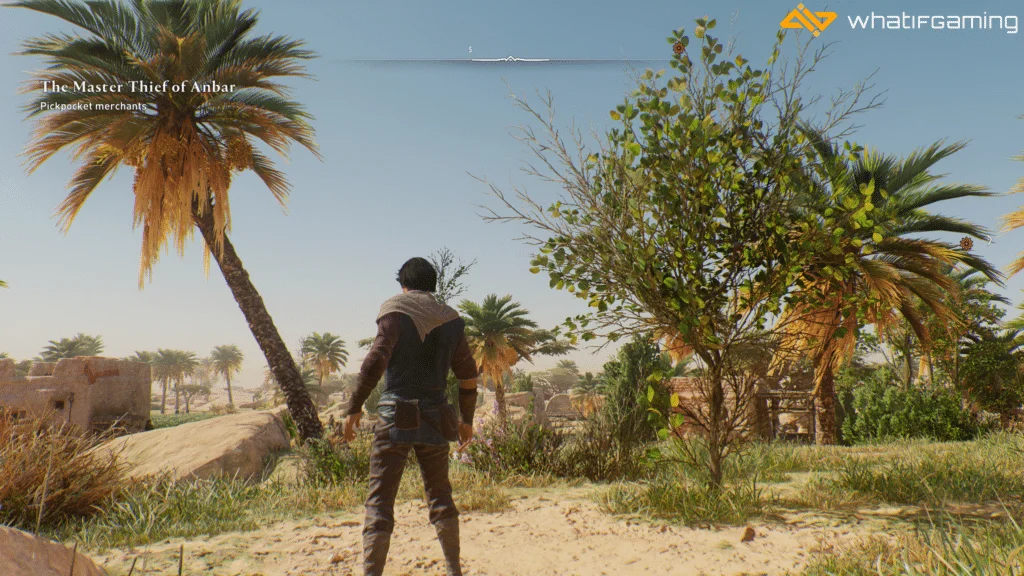Open The Master Thief of Anbar quest tracker
This screenshot has height=576, width=1024.
138,87
